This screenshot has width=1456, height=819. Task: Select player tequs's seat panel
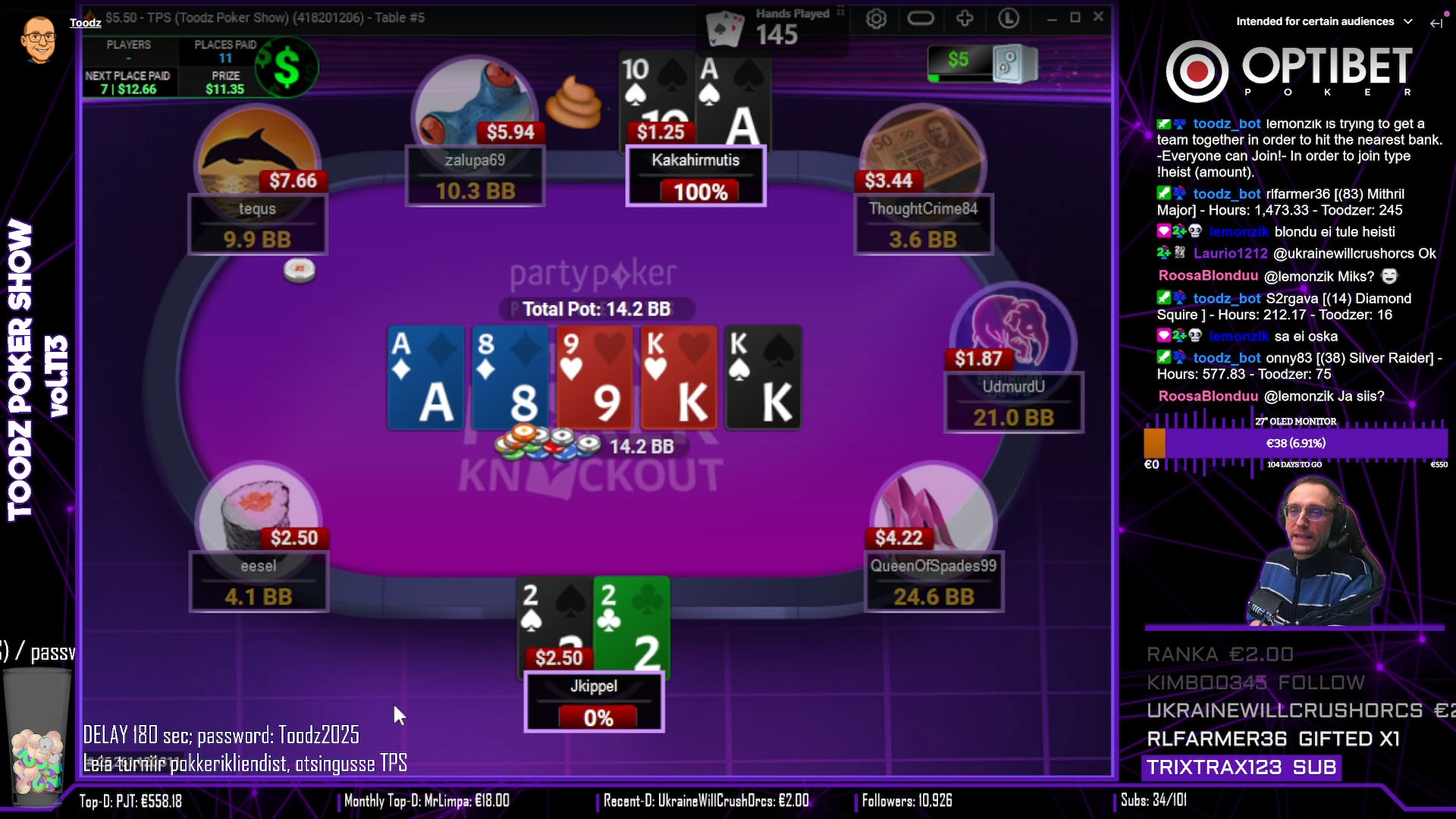(x=257, y=224)
